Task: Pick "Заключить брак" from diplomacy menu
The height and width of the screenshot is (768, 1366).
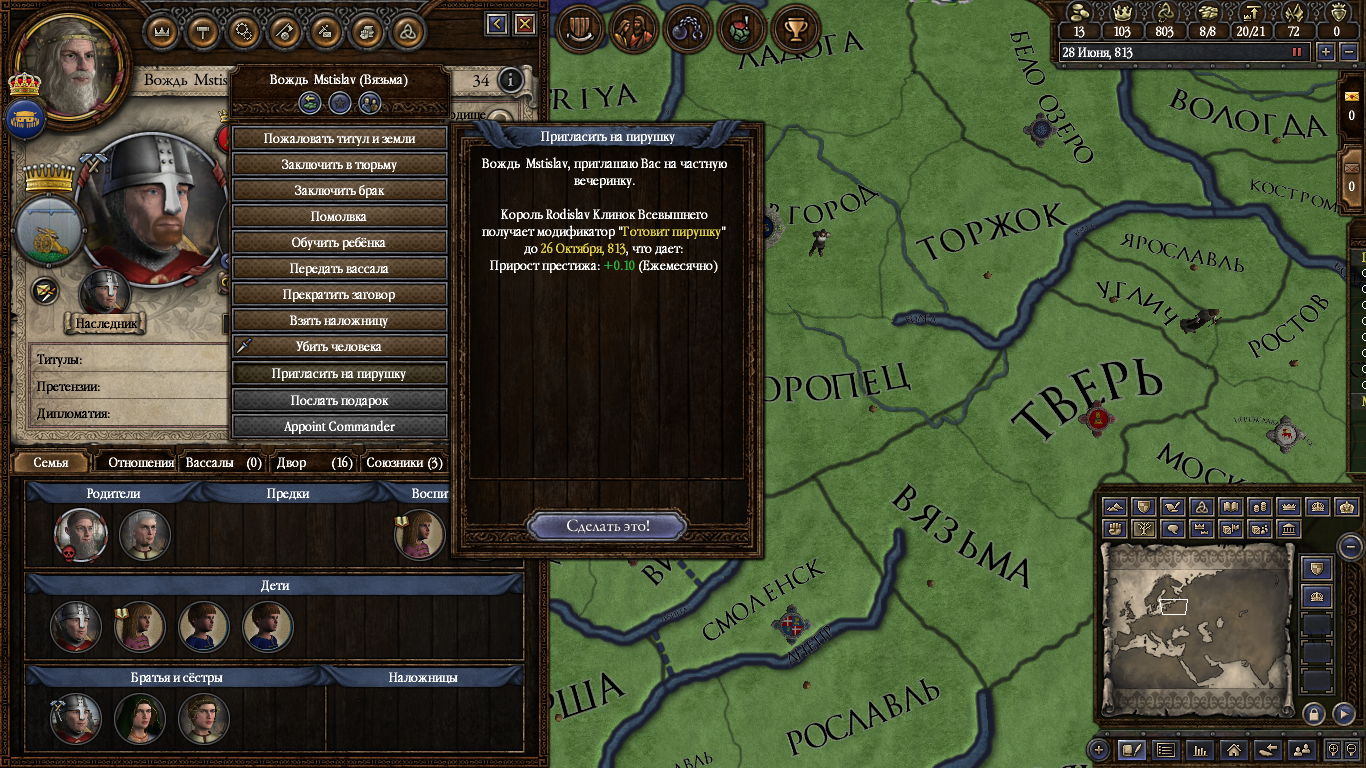Action: pyautogui.click(x=339, y=191)
